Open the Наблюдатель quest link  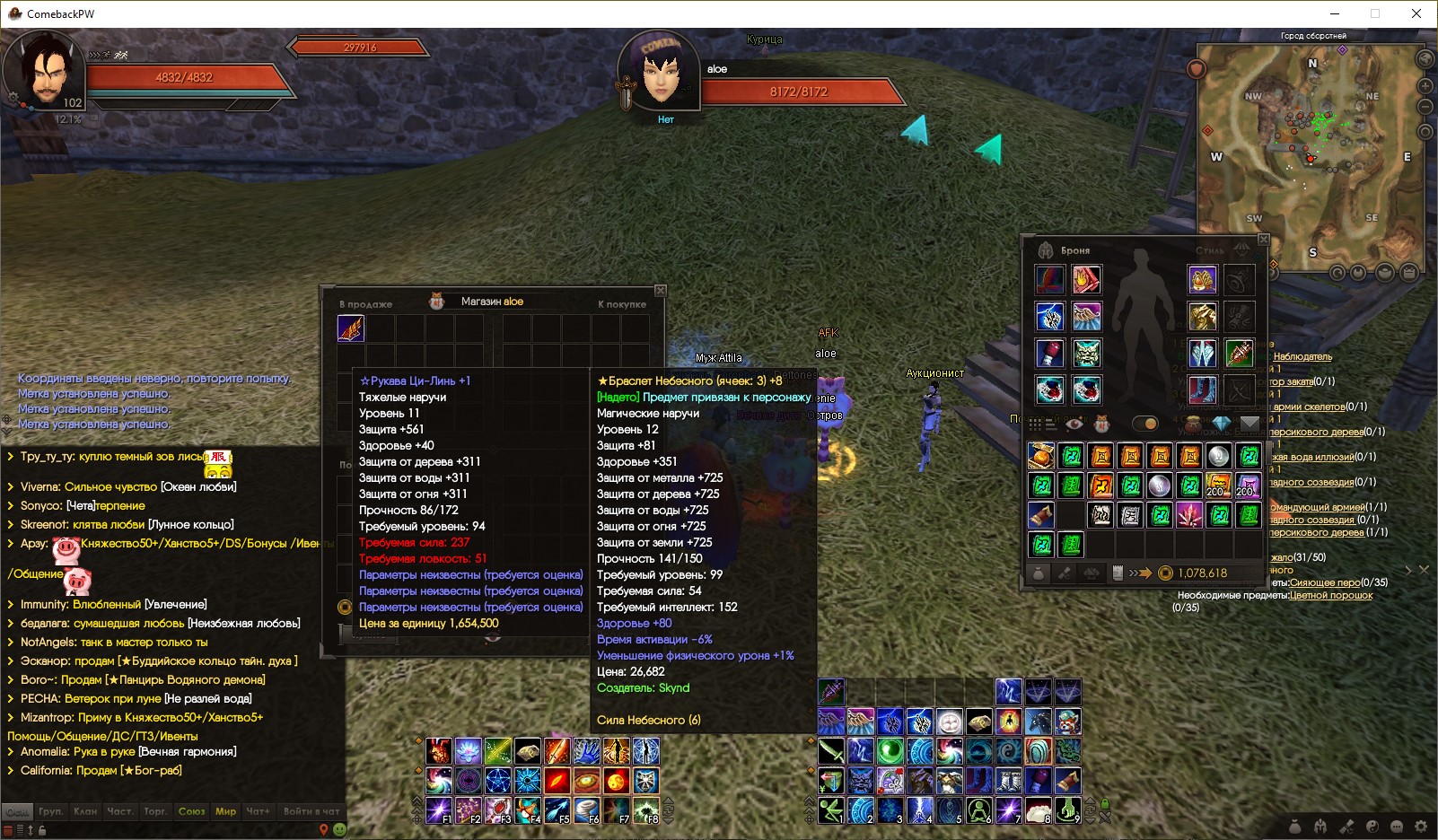click(x=1302, y=356)
